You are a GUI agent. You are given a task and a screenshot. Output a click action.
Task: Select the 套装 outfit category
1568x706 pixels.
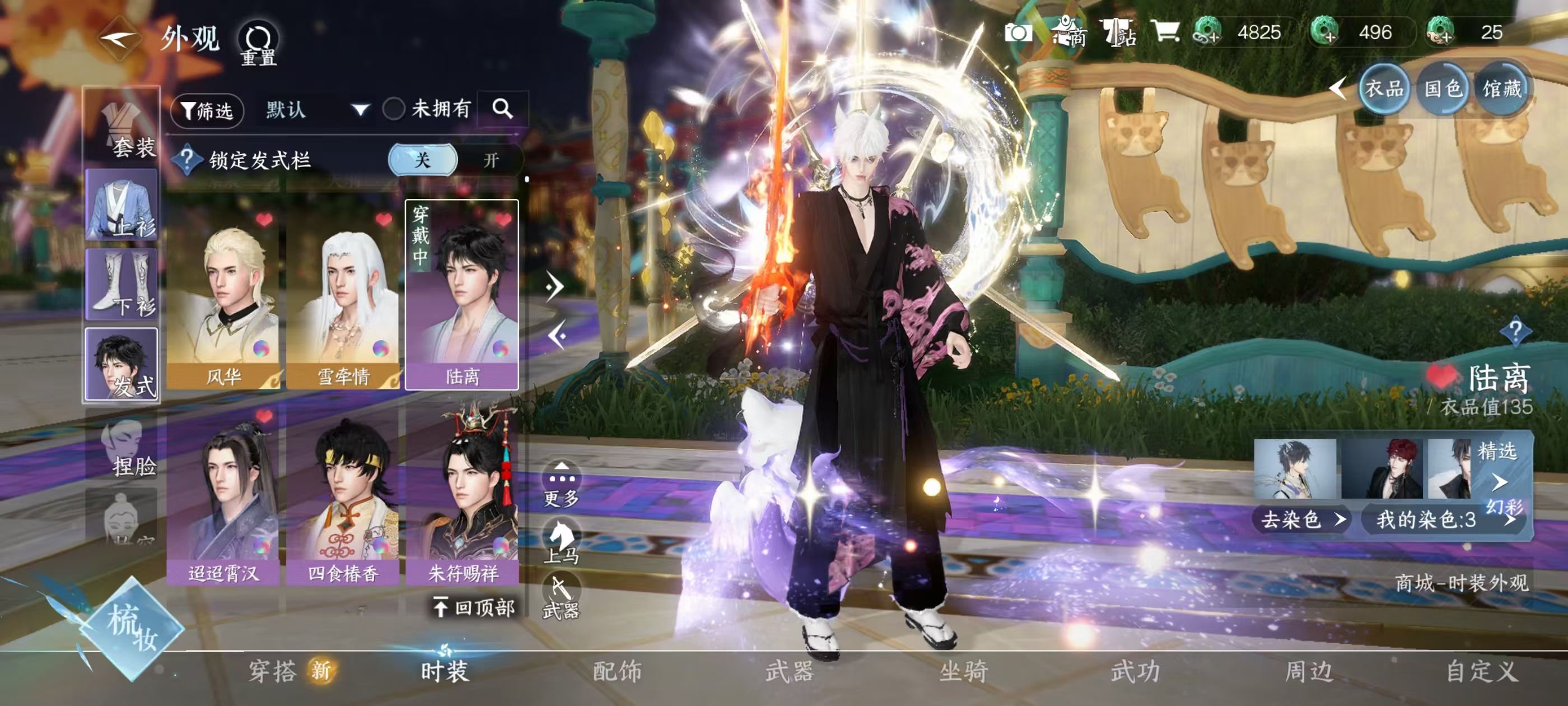click(122, 129)
